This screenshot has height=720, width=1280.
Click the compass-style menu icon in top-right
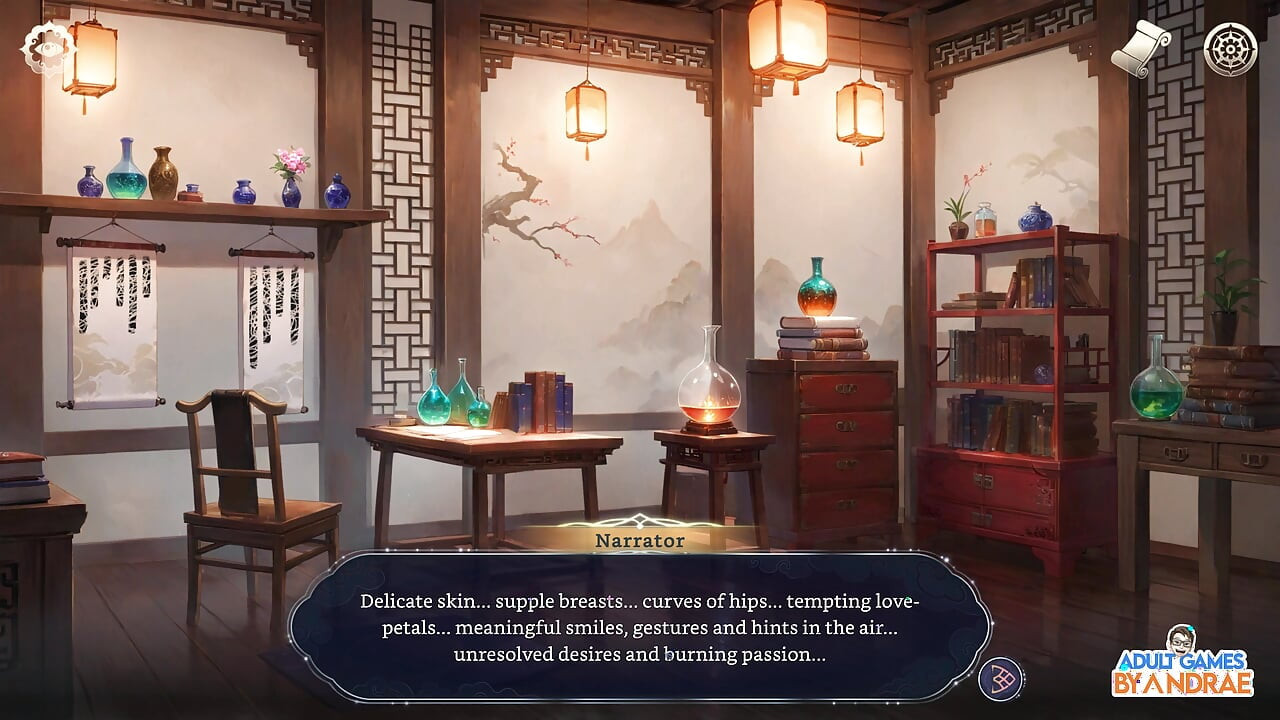(1232, 46)
